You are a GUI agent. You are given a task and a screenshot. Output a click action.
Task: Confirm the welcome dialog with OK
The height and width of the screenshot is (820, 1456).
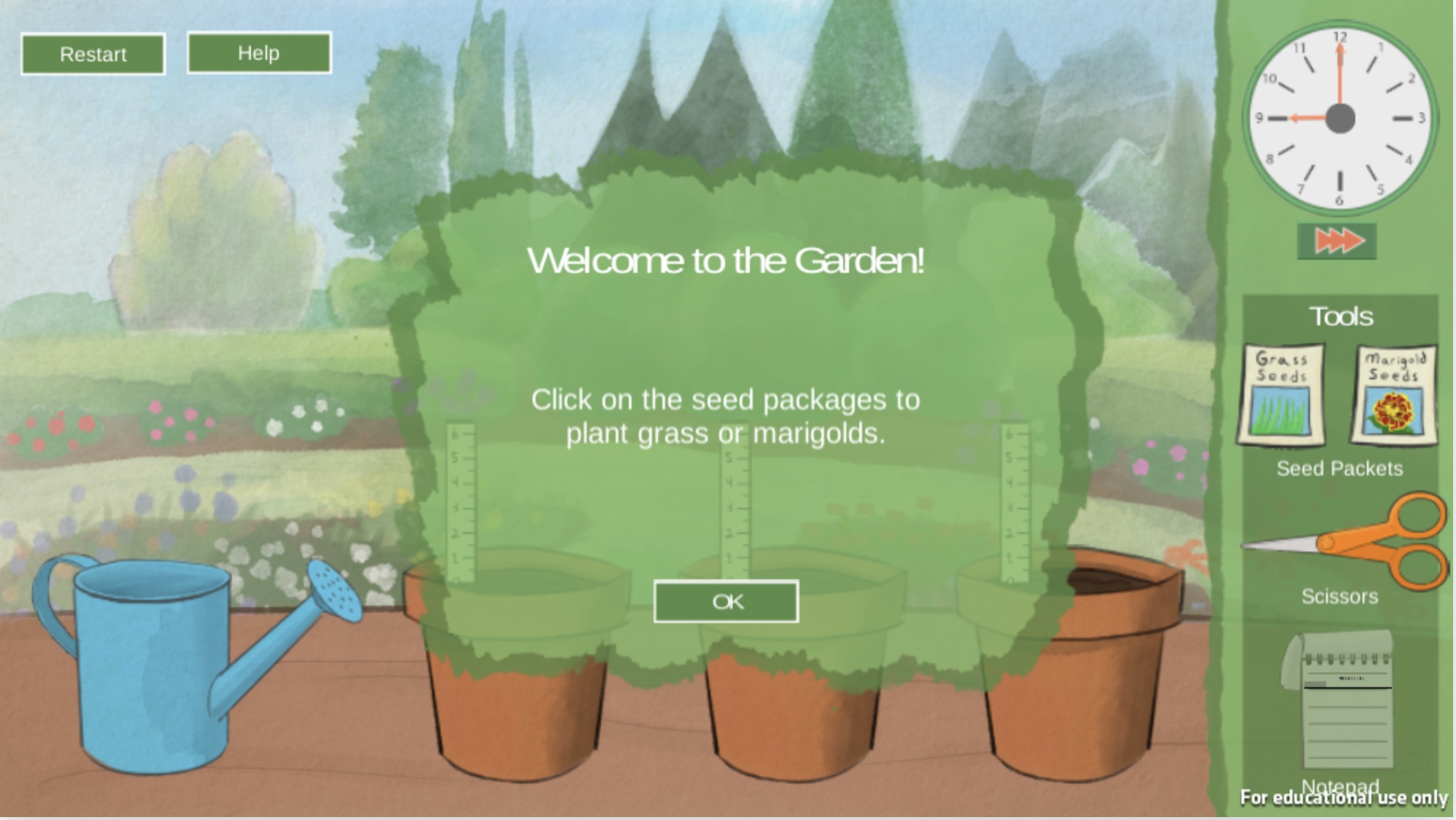(x=726, y=602)
